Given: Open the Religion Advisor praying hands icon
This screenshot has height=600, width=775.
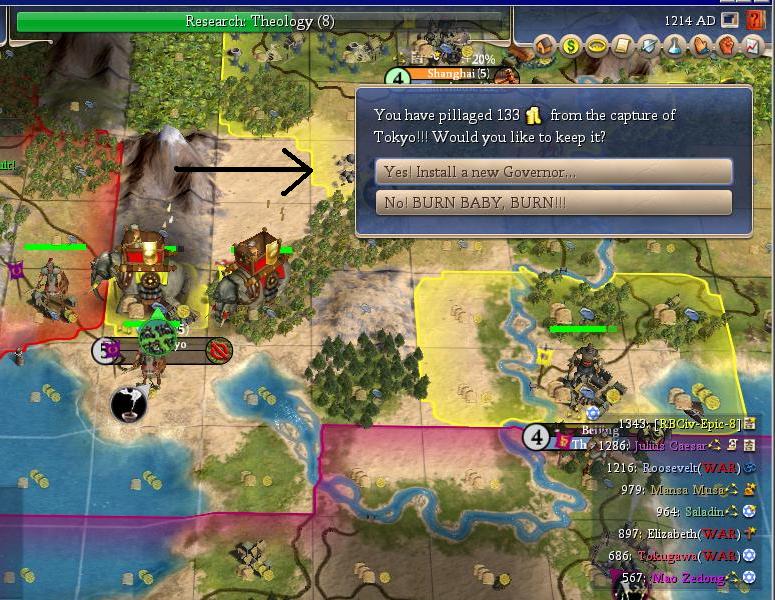Looking at the screenshot, I should tap(701, 45).
